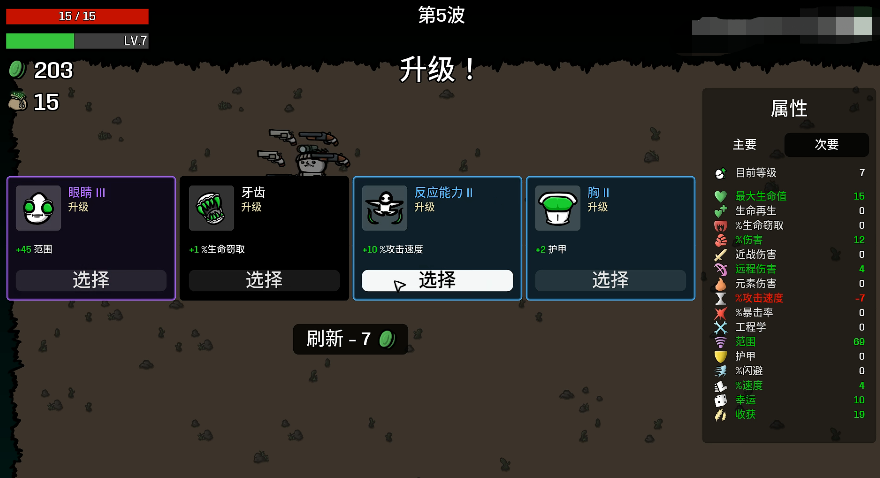This screenshot has width=880, height=478.
Task: Reroll upgrades with the 刷新 - 7 button
Action: point(350,339)
